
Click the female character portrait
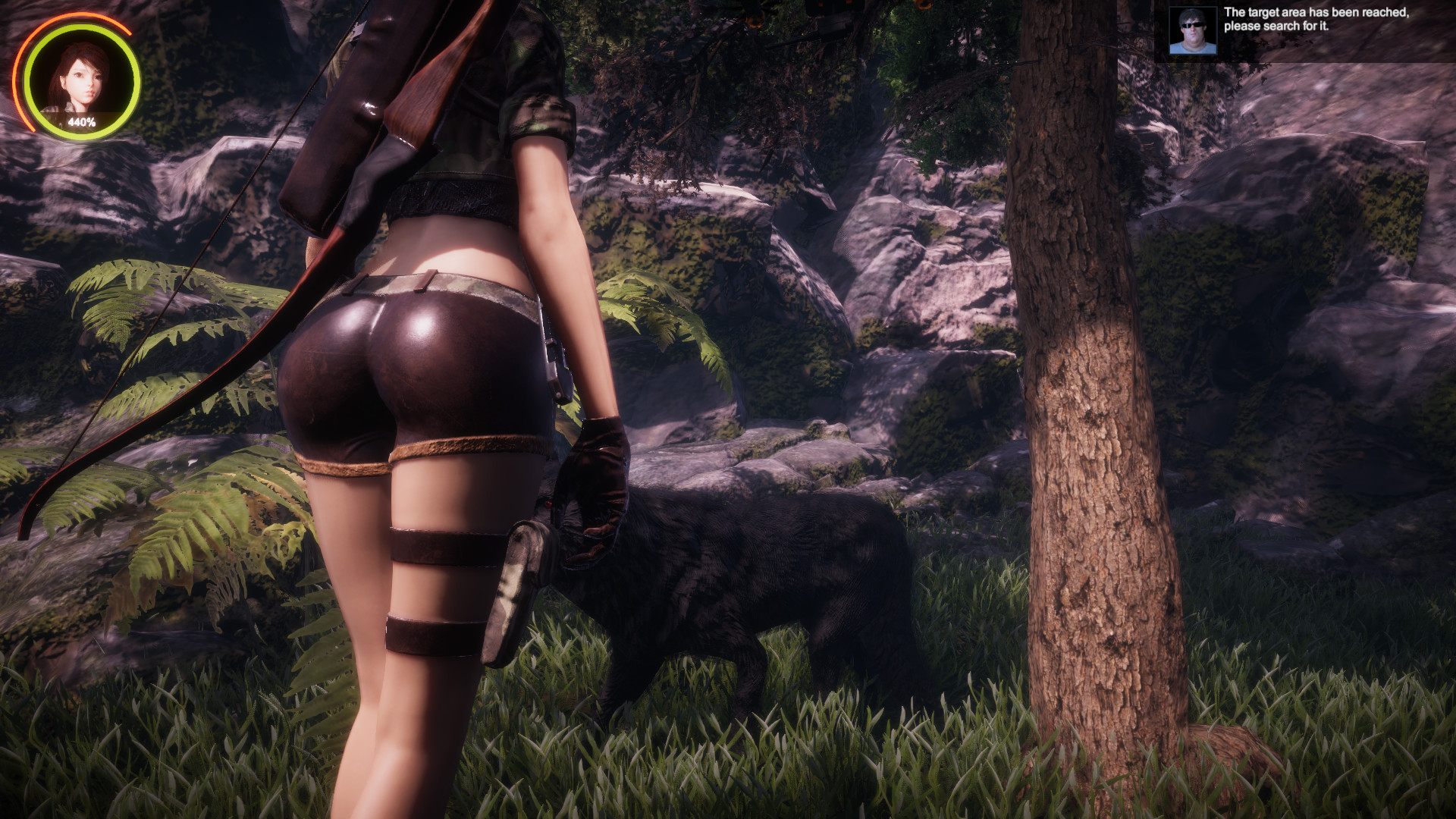pos(80,81)
